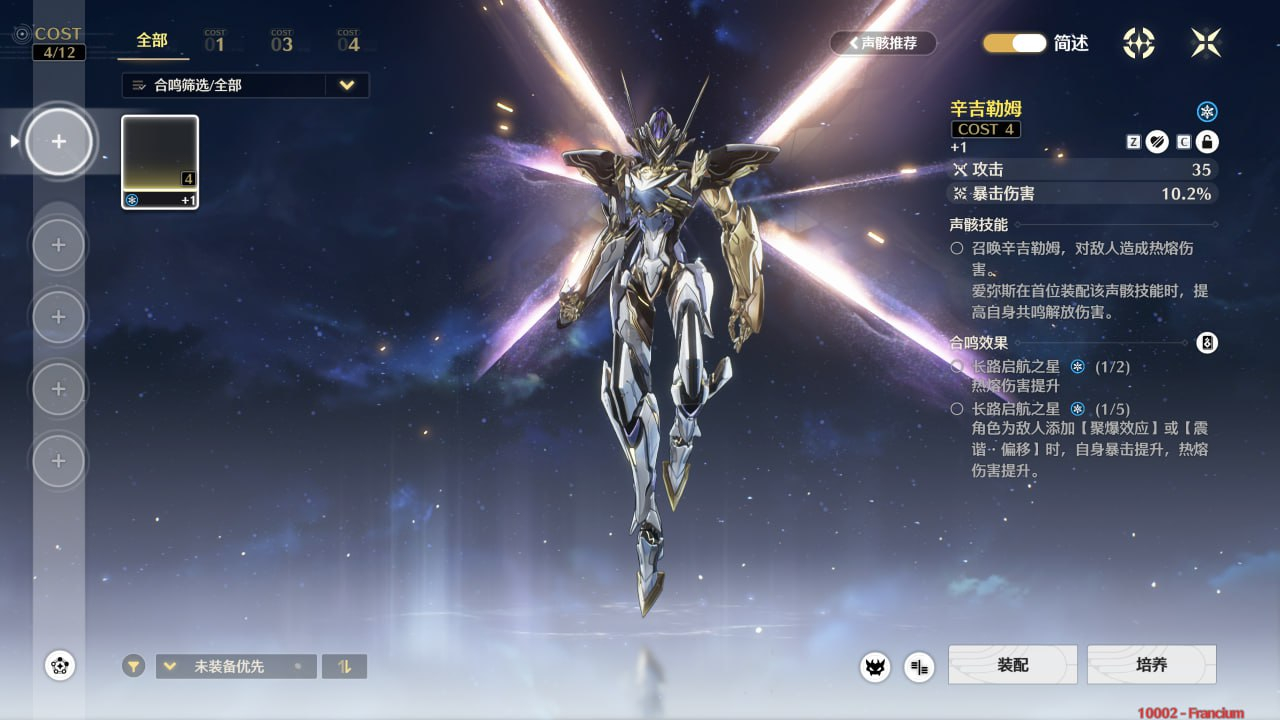Select the COST 3 filter tab
Image resolution: width=1280 pixels, height=720 pixels.
[282, 41]
